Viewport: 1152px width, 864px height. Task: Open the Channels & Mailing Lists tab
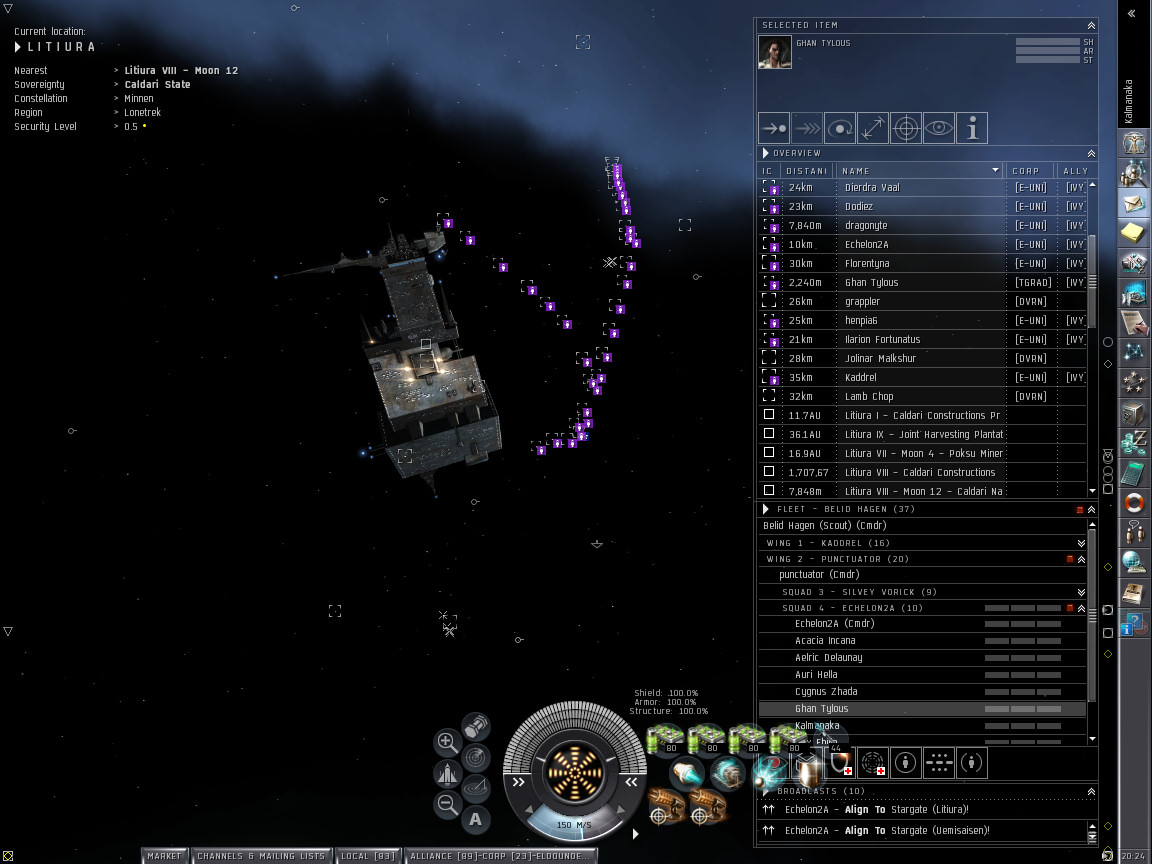(261, 856)
